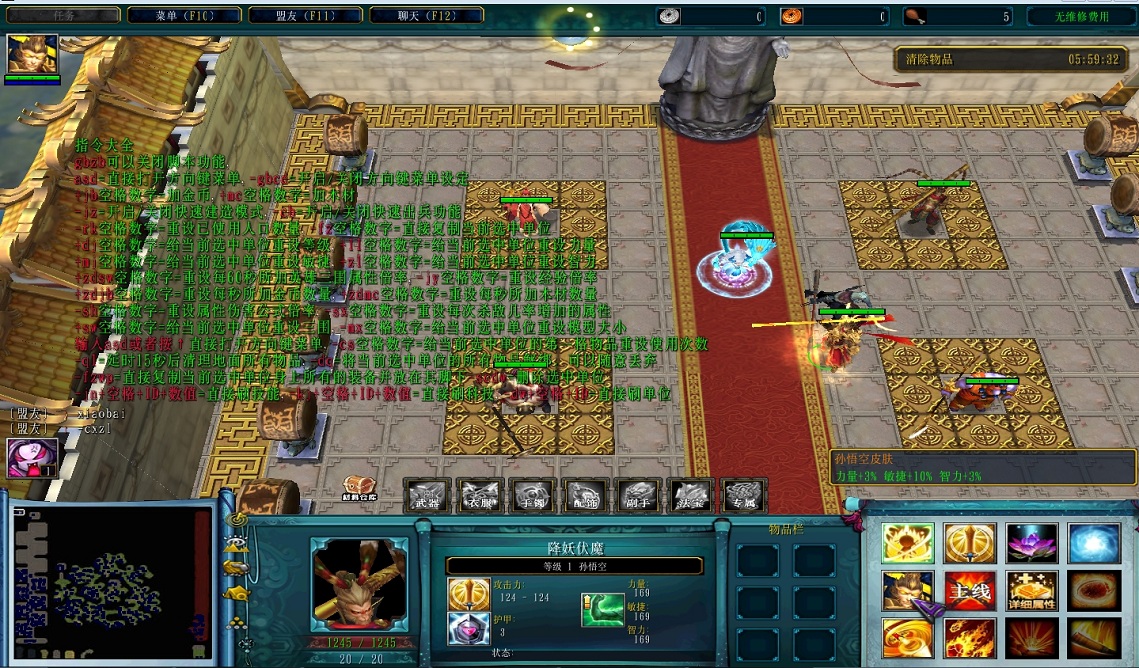This screenshot has height=668, width=1139.
Task: Open the 专属 exclusive equipment slot
Action: pos(743,496)
